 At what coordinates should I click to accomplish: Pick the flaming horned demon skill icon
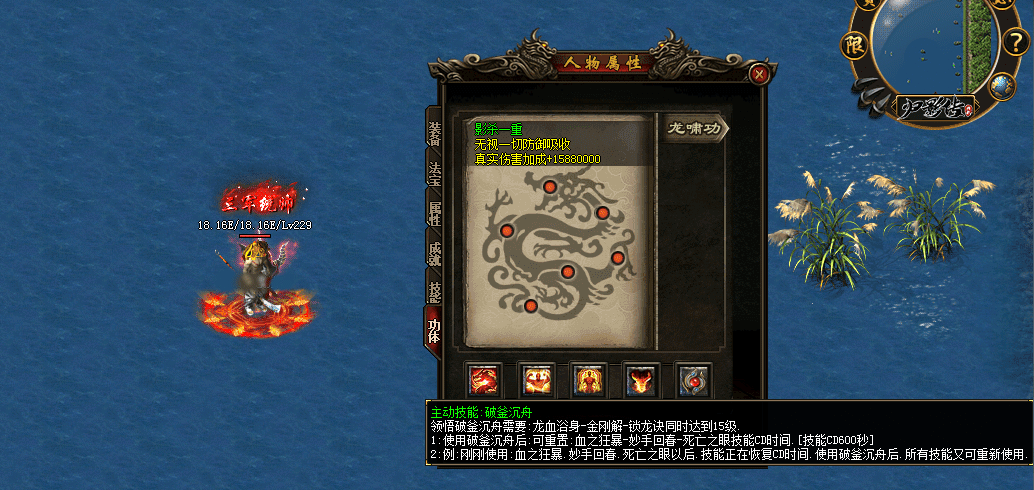point(641,381)
